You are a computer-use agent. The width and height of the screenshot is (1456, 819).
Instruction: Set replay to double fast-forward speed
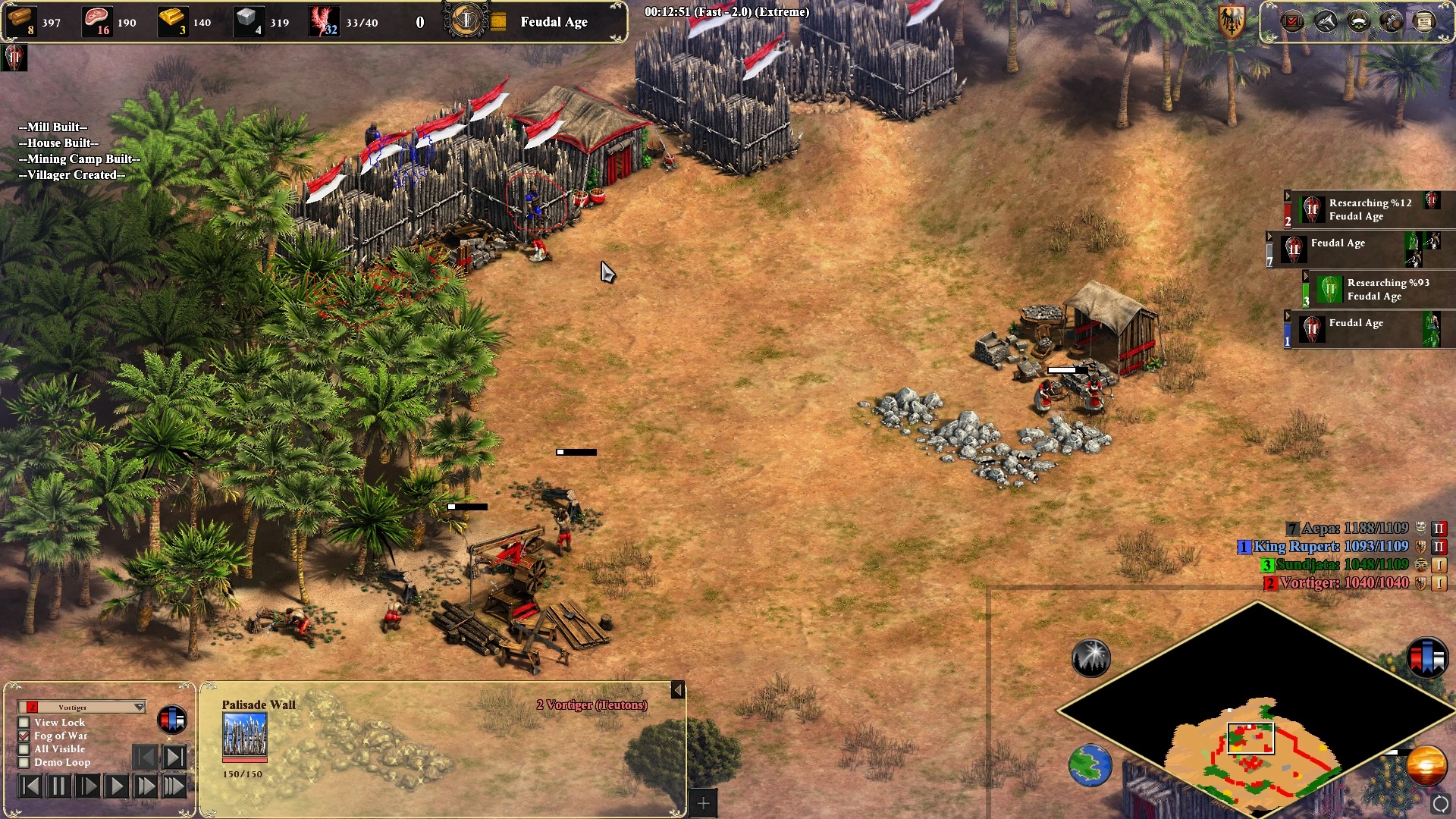point(145,786)
